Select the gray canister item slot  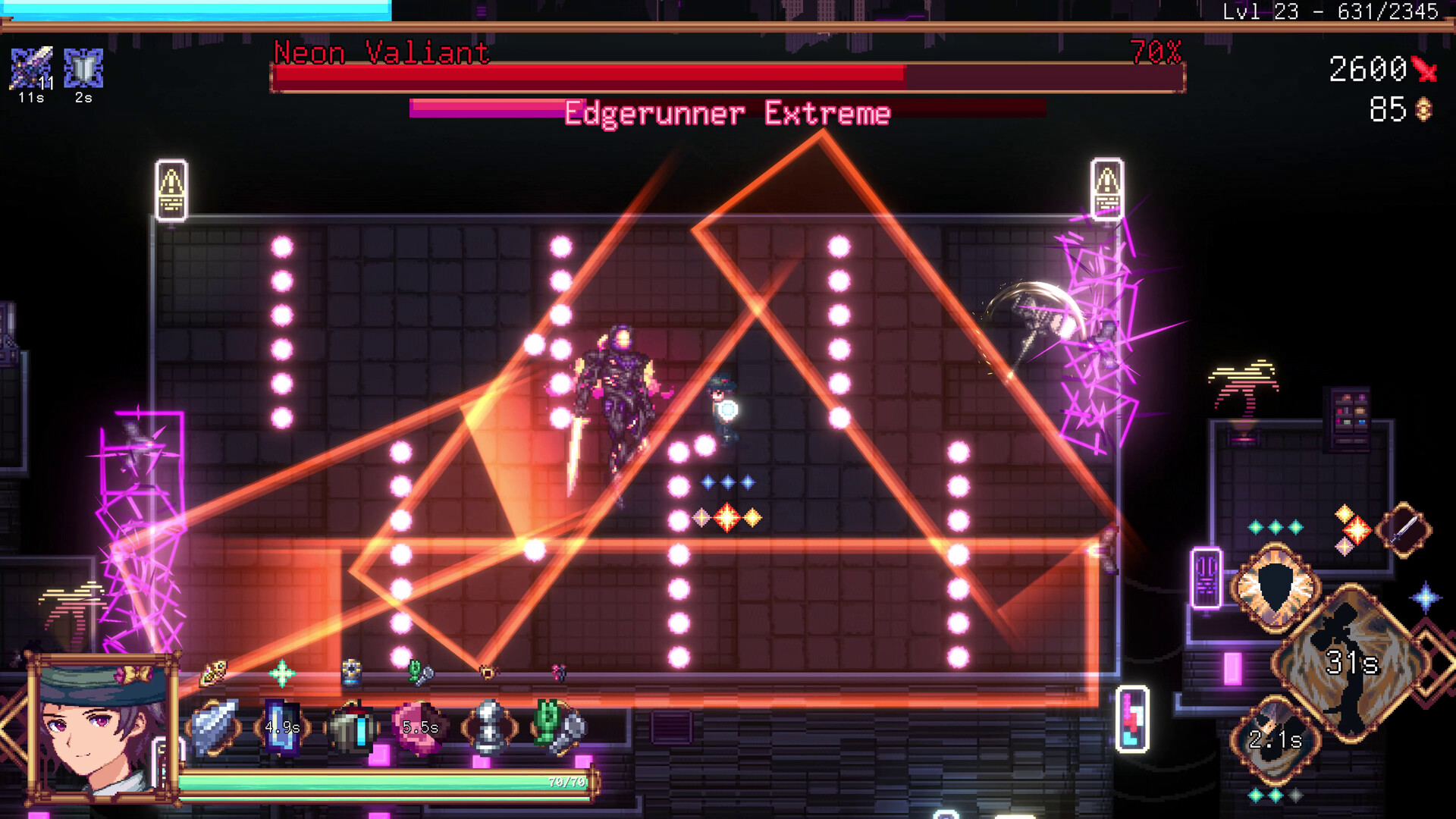tap(350, 728)
